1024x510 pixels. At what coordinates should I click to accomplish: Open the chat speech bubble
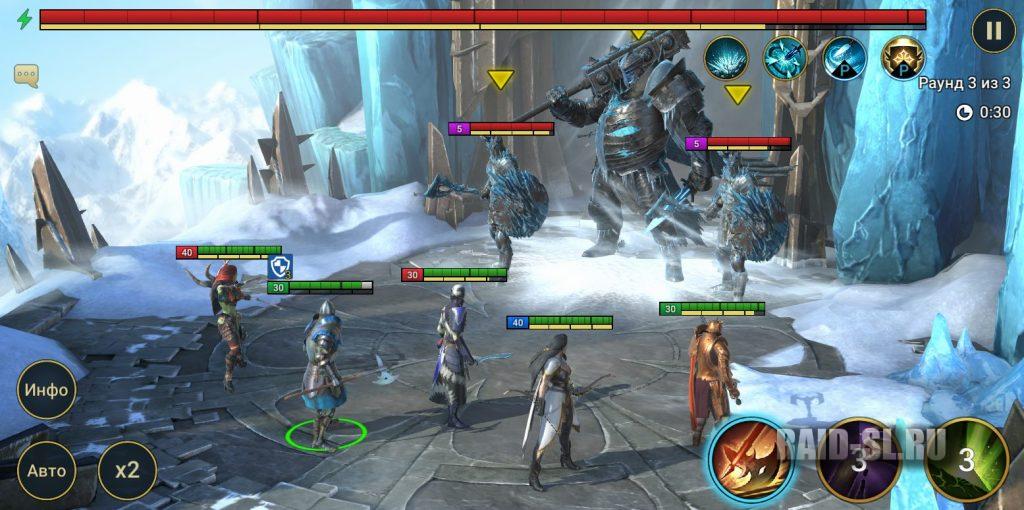tap(26, 75)
